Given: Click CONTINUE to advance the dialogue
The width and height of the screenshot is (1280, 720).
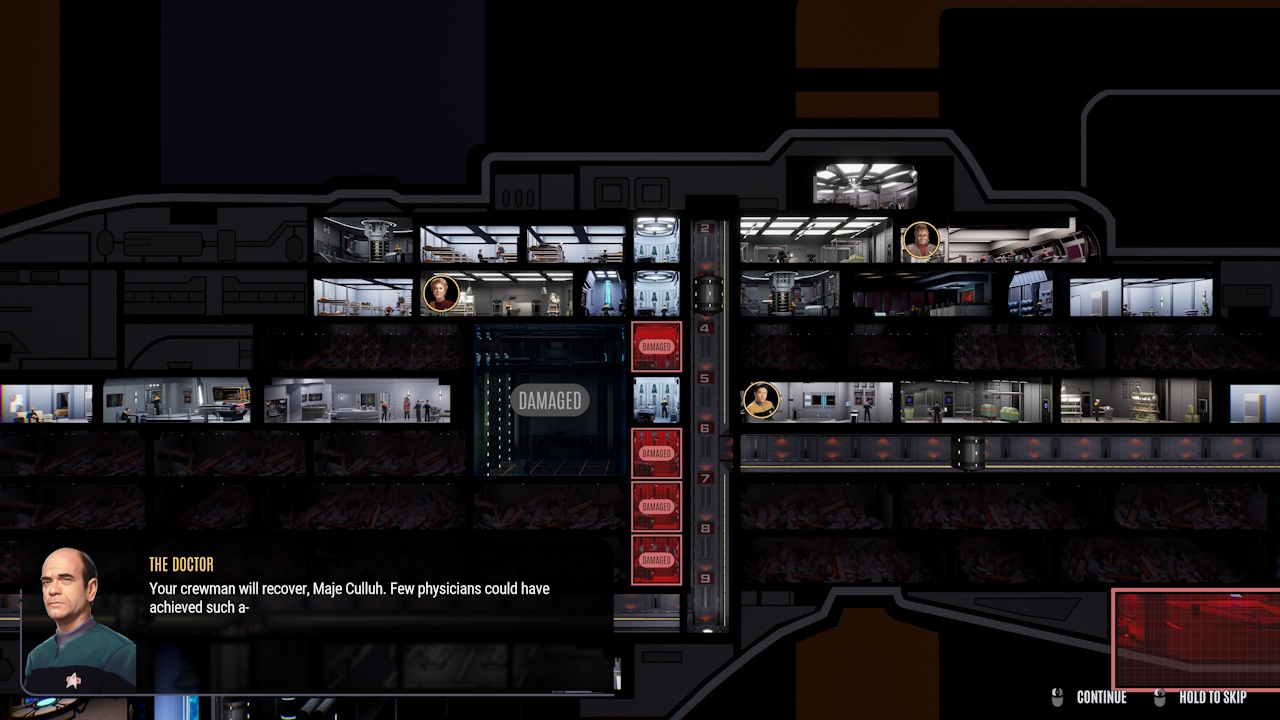Looking at the screenshot, I should [1104, 697].
